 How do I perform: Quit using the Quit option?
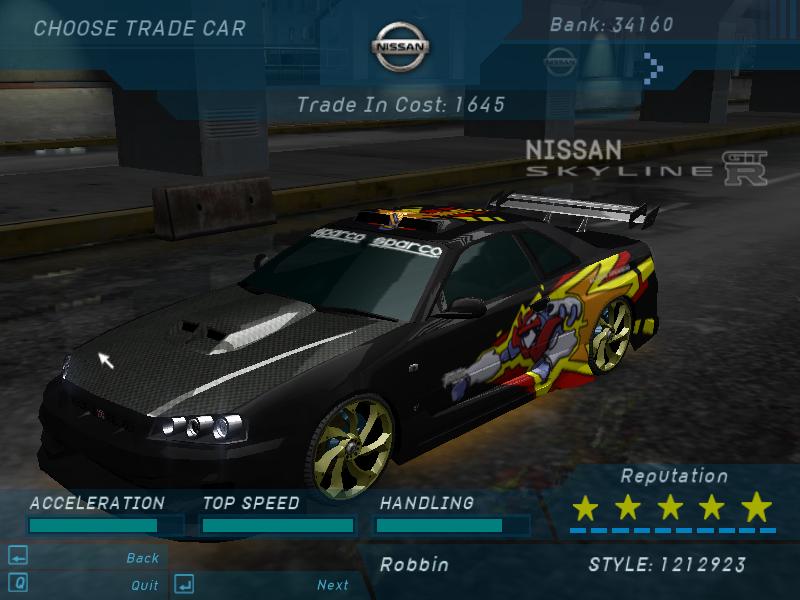click(x=144, y=585)
